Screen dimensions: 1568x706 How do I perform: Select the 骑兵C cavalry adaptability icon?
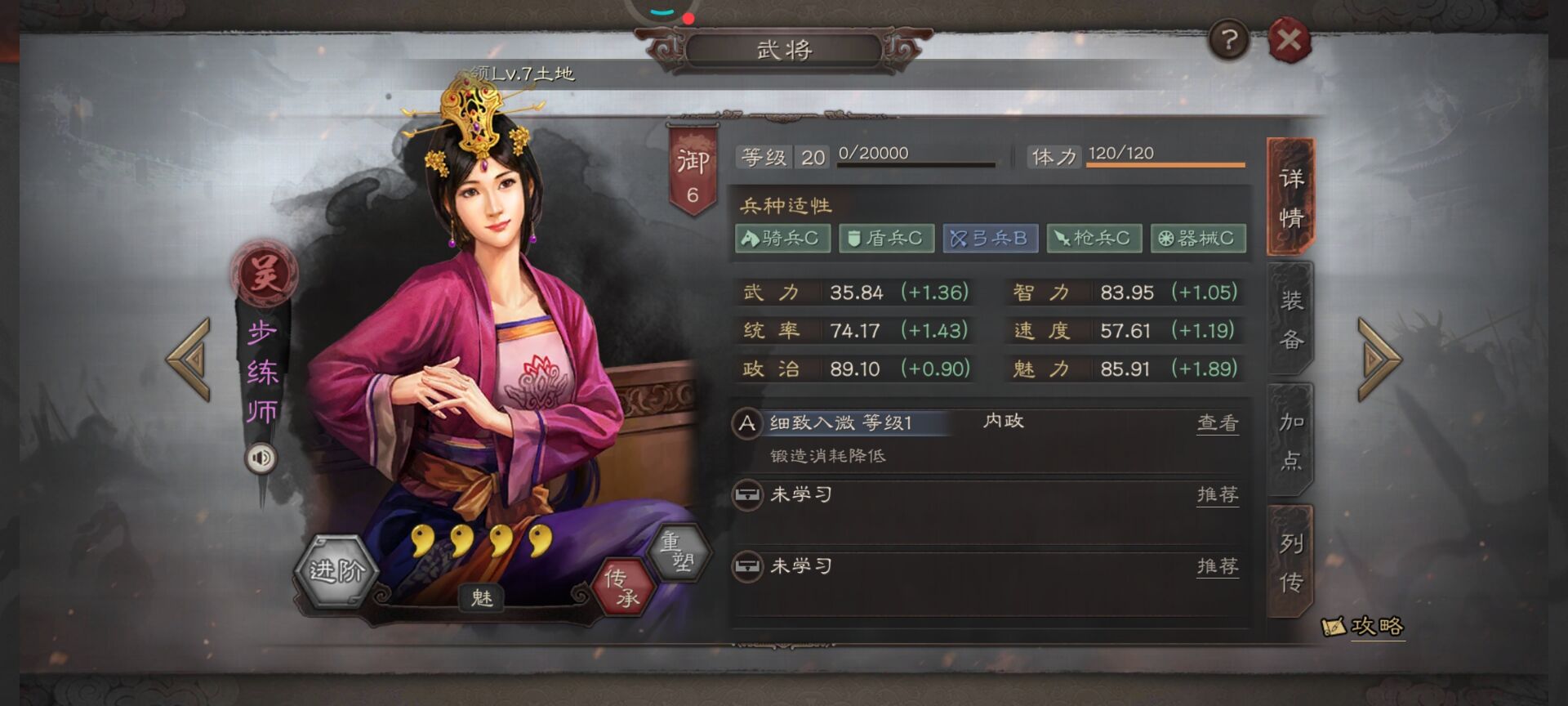point(783,239)
